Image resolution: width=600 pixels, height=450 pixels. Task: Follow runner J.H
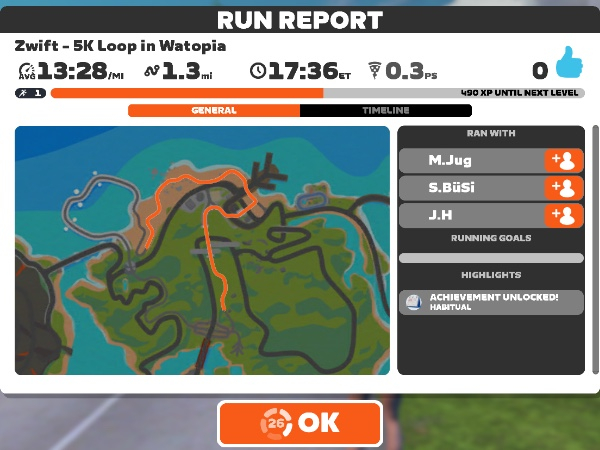pyautogui.click(x=563, y=215)
